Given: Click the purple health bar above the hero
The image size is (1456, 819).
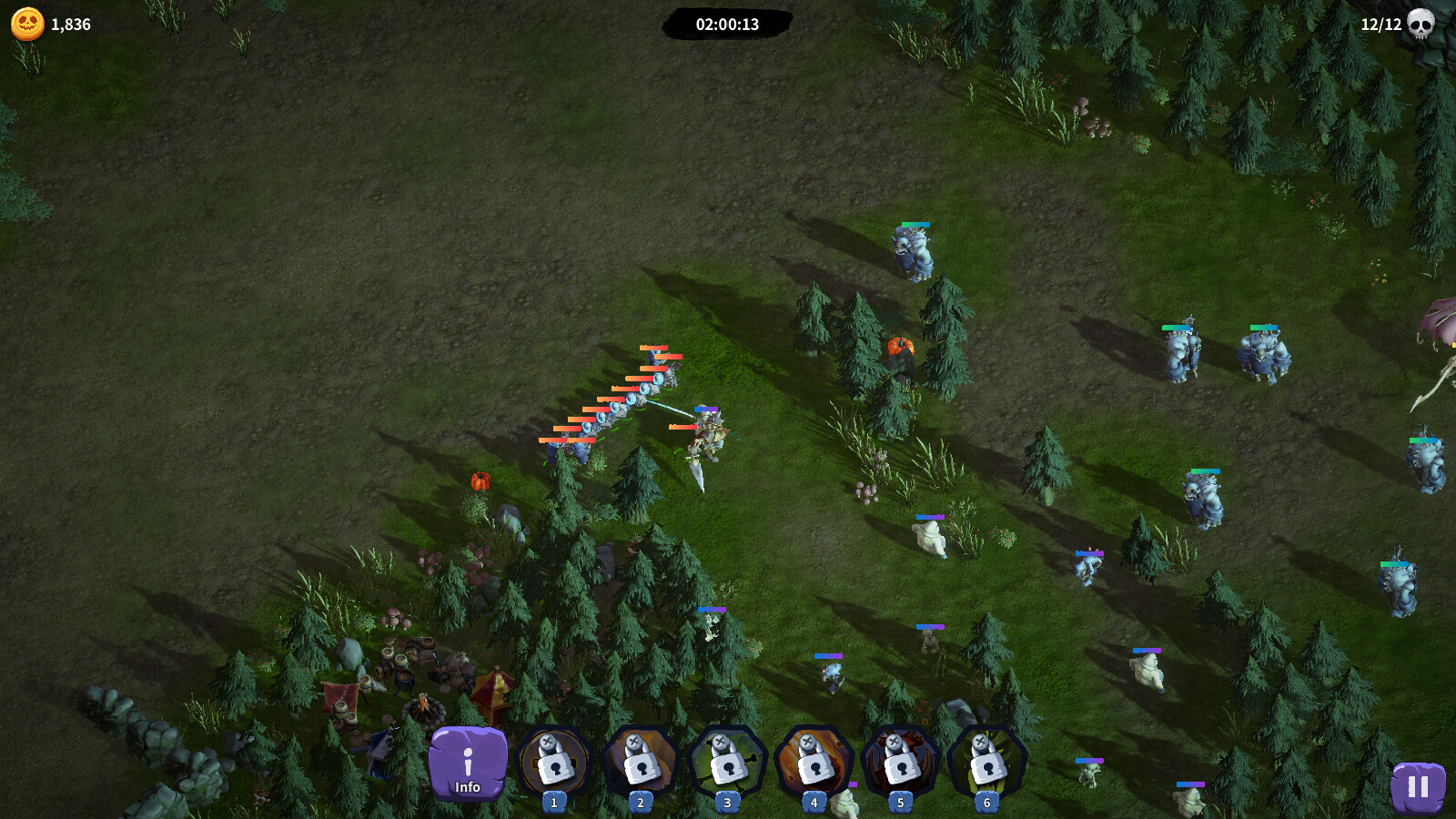Looking at the screenshot, I should coord(705,409).
